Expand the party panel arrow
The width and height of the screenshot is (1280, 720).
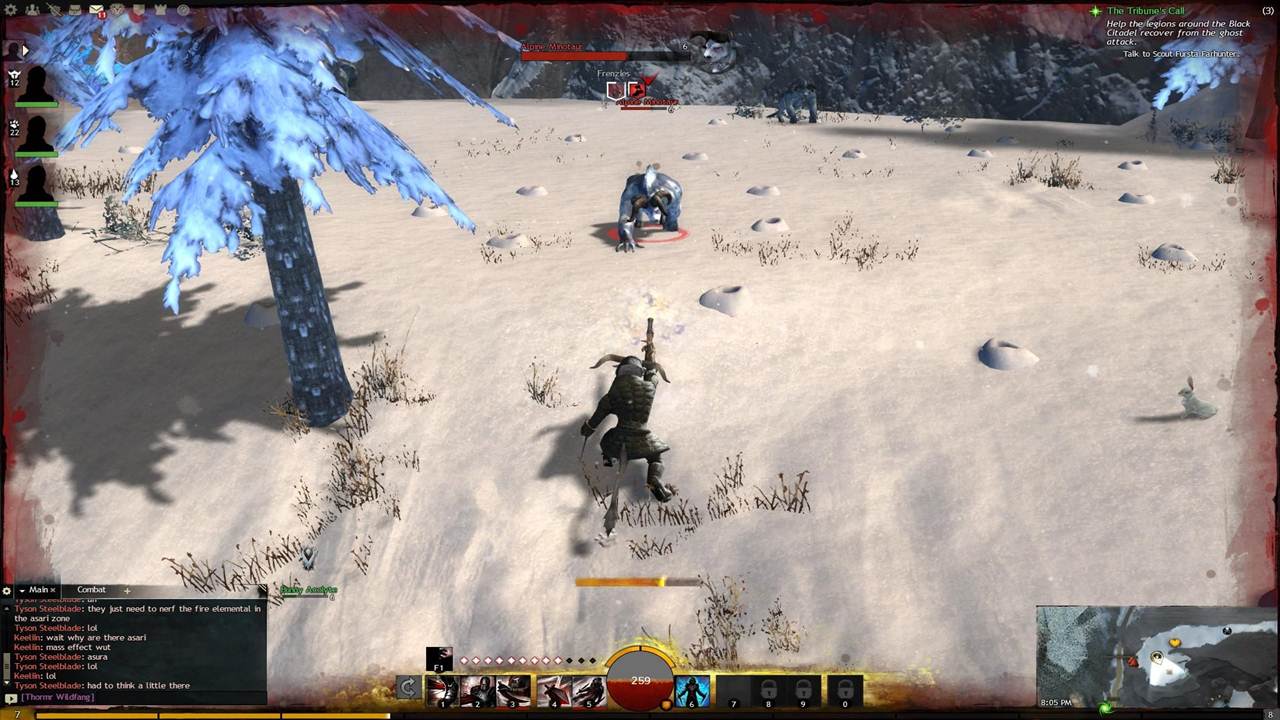[25, 49]
